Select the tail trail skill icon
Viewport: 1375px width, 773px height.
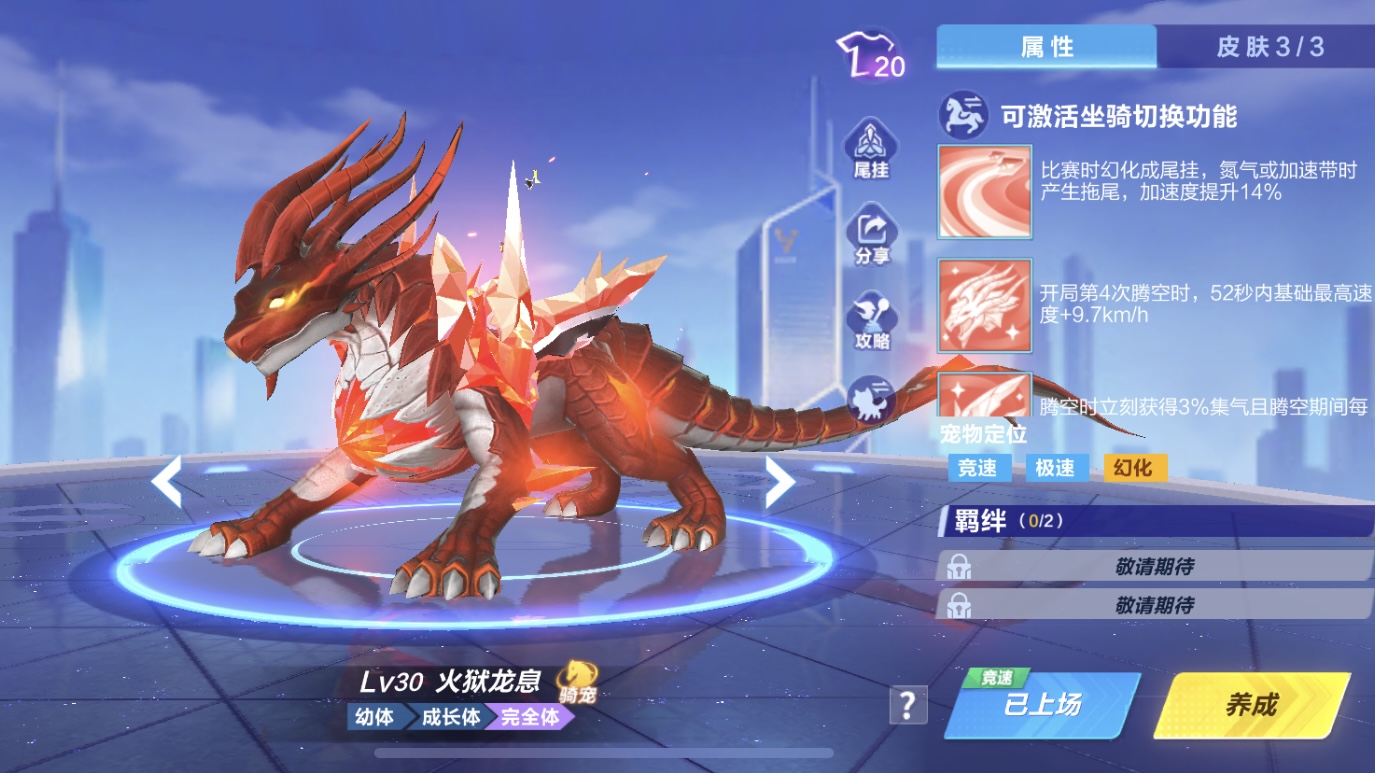(984, 192)
